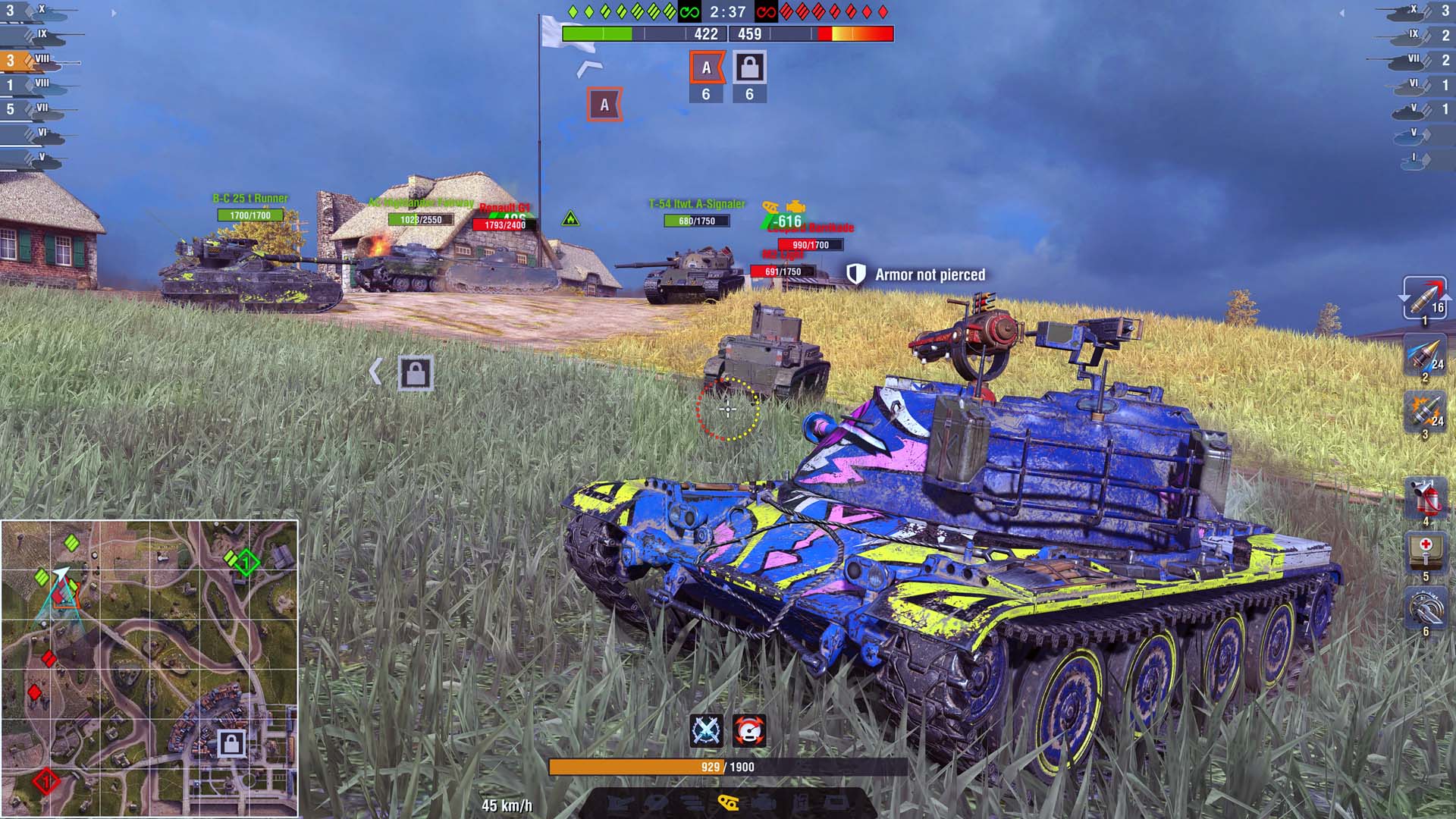Select the standard shell with 16 rounds

click(x=1424, y=298)
